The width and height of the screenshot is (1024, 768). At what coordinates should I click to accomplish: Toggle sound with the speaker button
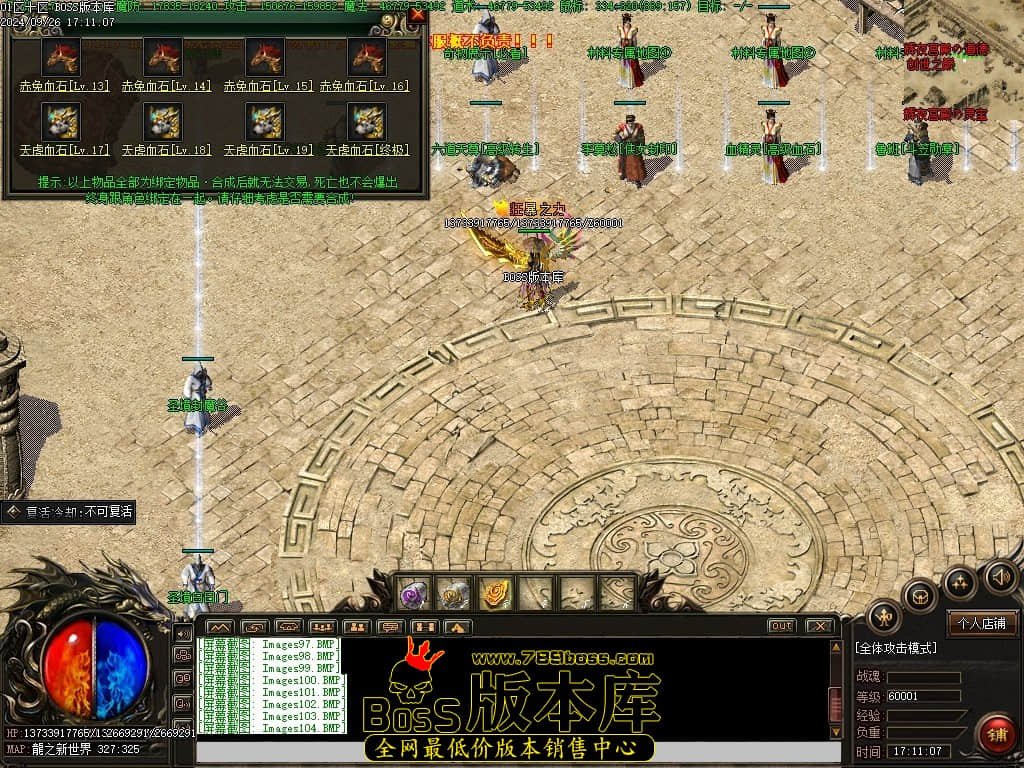click(x=999, y=577)
